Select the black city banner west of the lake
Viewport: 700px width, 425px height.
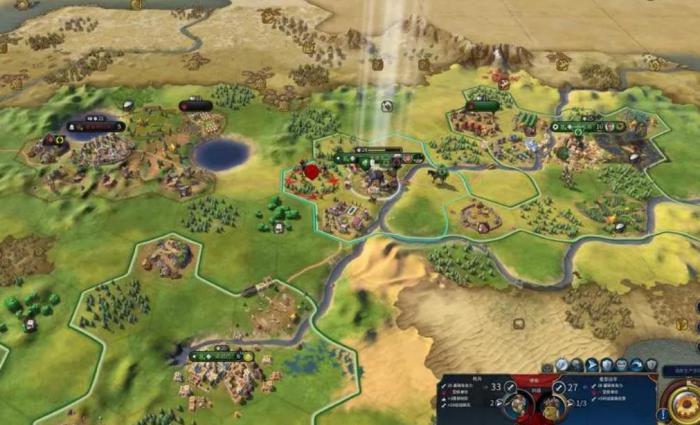click(x=96, y=127)
